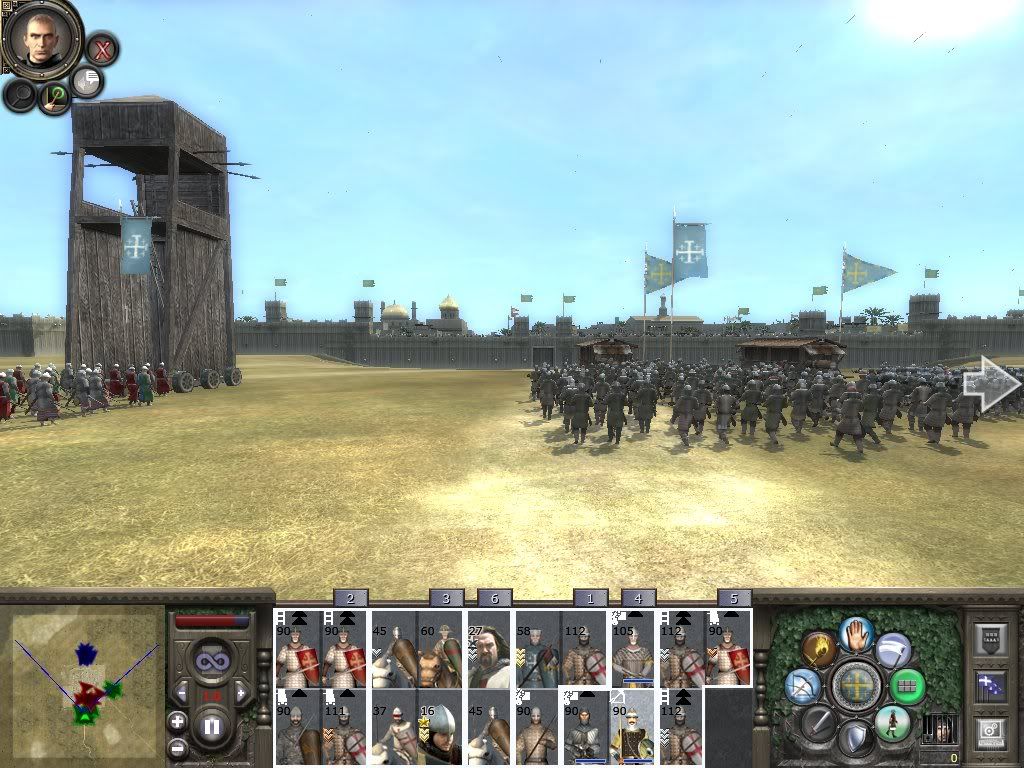This screenshot has width=1024, height=768.
Task: Dismiss the advisor with the red X
Action: click(102, 48)
